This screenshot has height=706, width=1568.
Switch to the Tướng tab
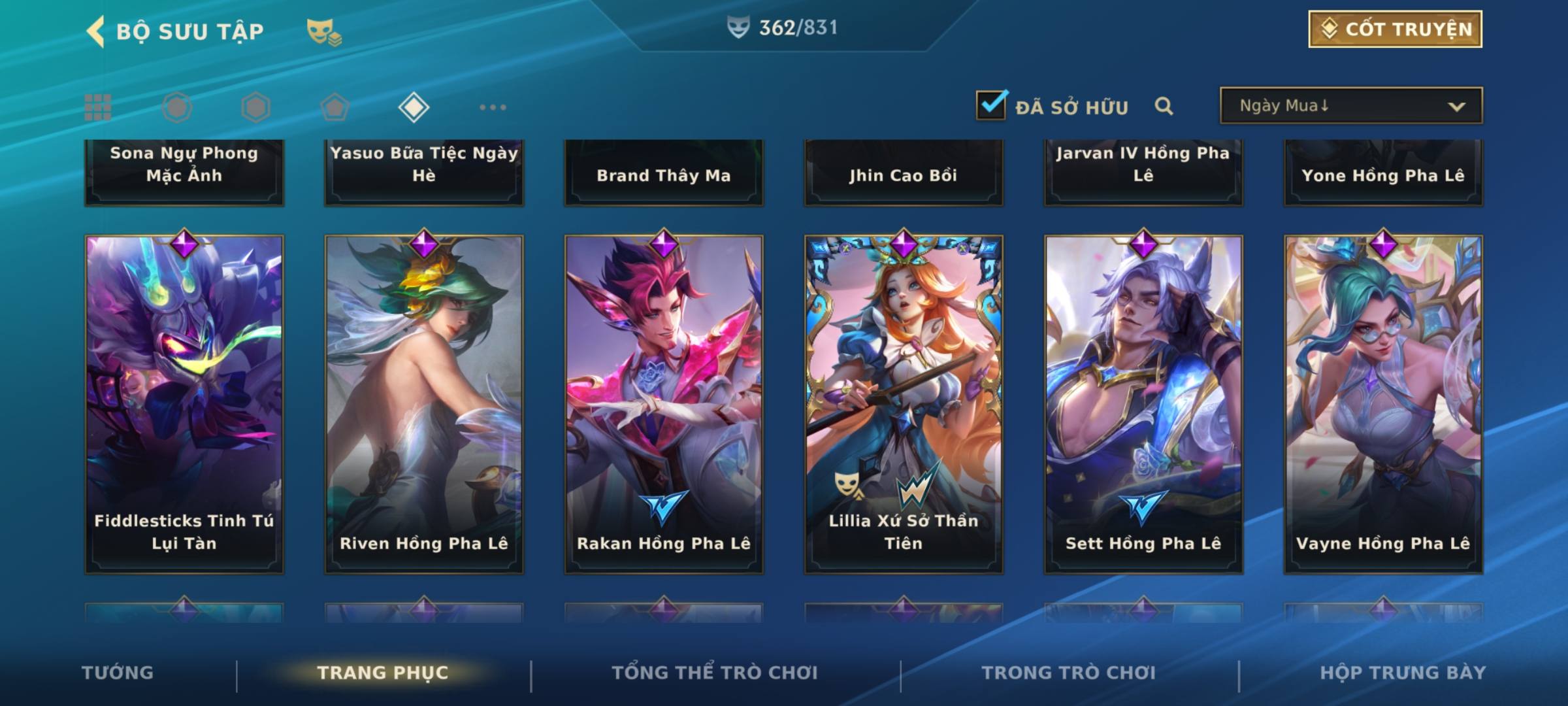[118, 673]
